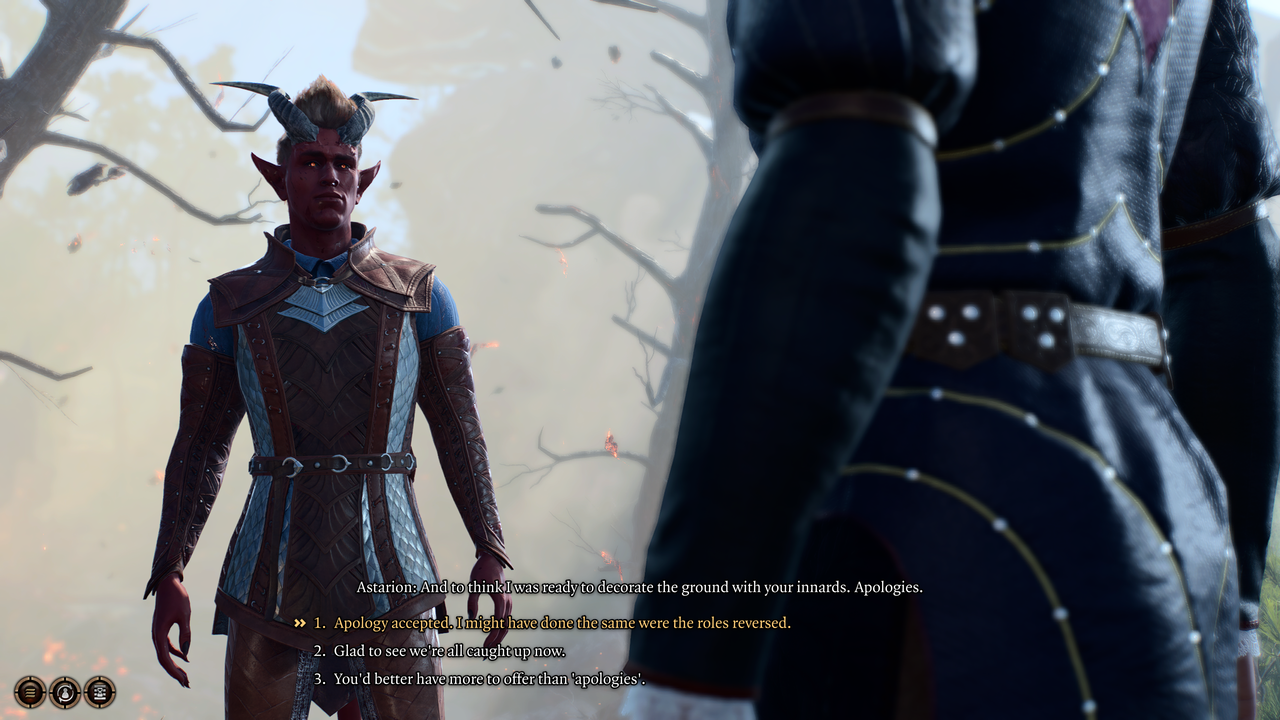
Task: Select 'Glad to see we're all caught up now'
Action: click(x=449, y=651)
